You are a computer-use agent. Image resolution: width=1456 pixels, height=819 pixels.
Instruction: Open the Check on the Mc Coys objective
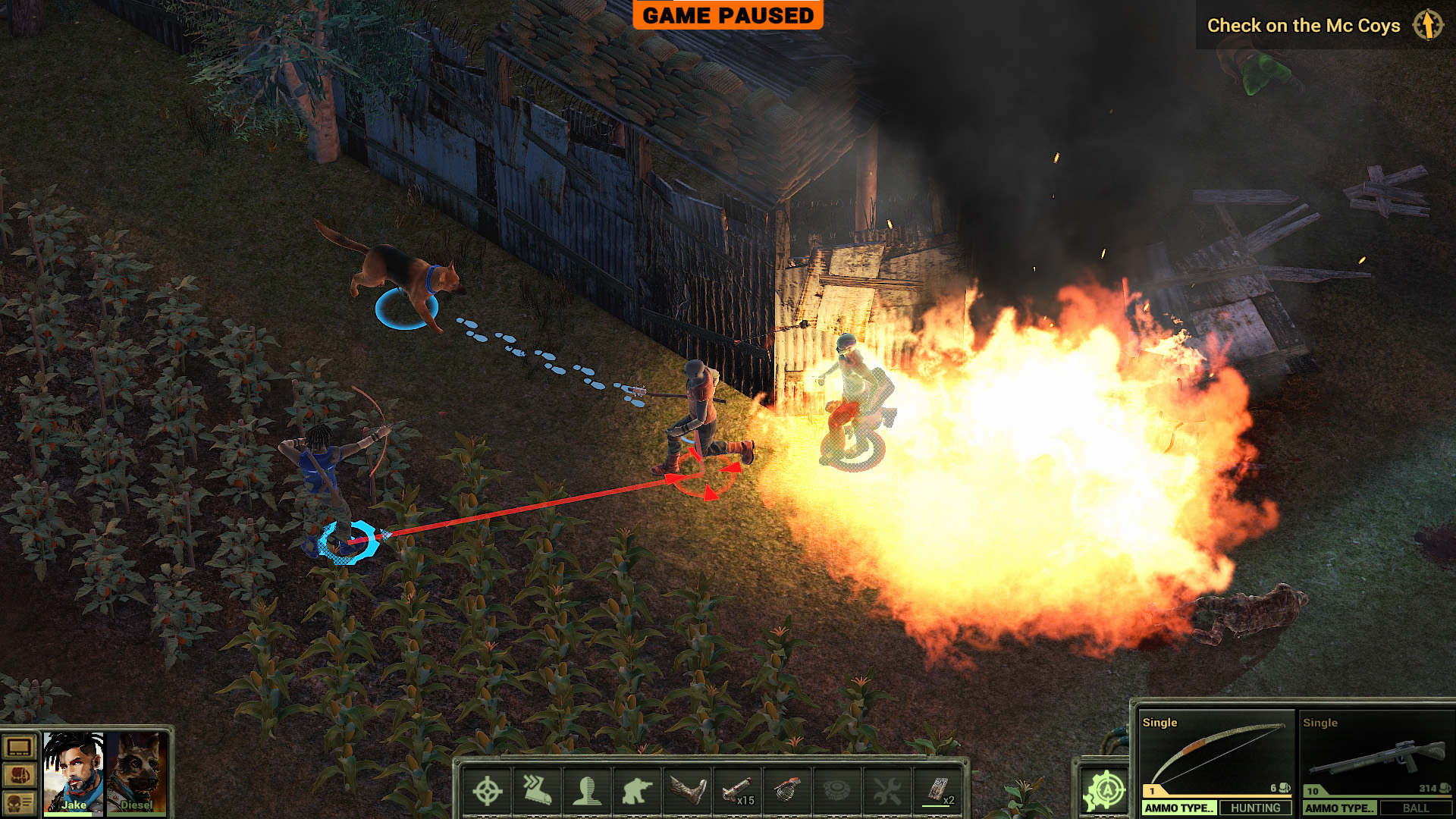point(1303,26)
